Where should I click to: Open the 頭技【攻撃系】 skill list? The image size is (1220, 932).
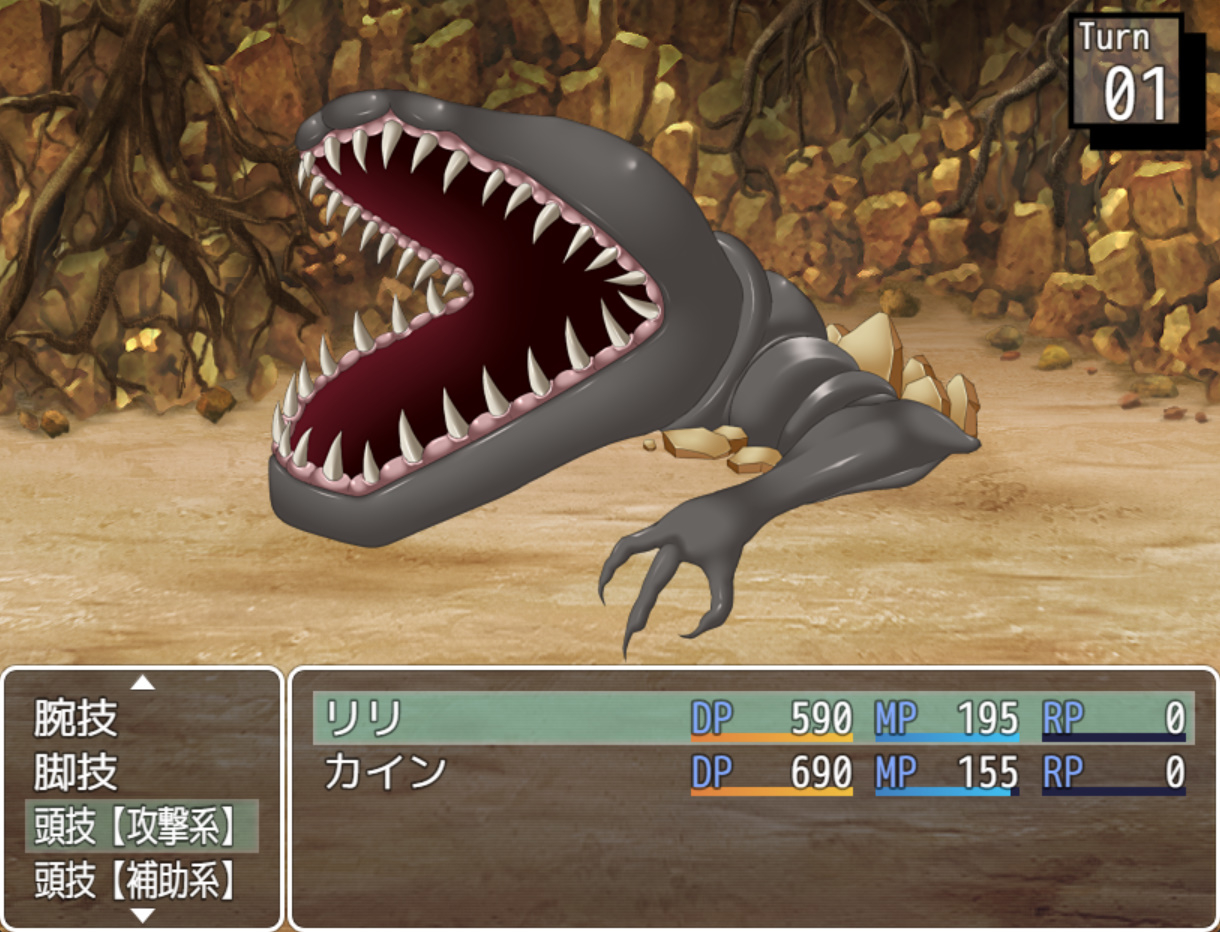point(141,826)
